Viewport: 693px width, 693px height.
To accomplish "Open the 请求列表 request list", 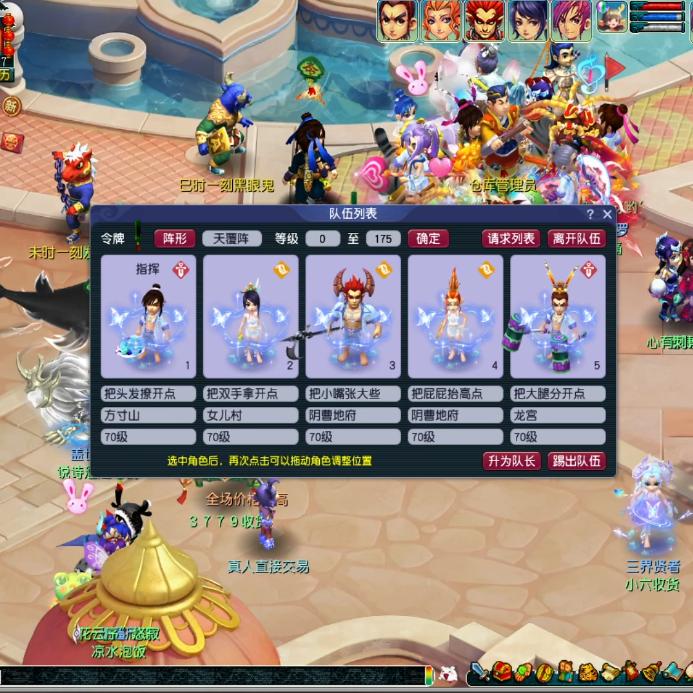I will pyautogui.click(x=511, y=238).
